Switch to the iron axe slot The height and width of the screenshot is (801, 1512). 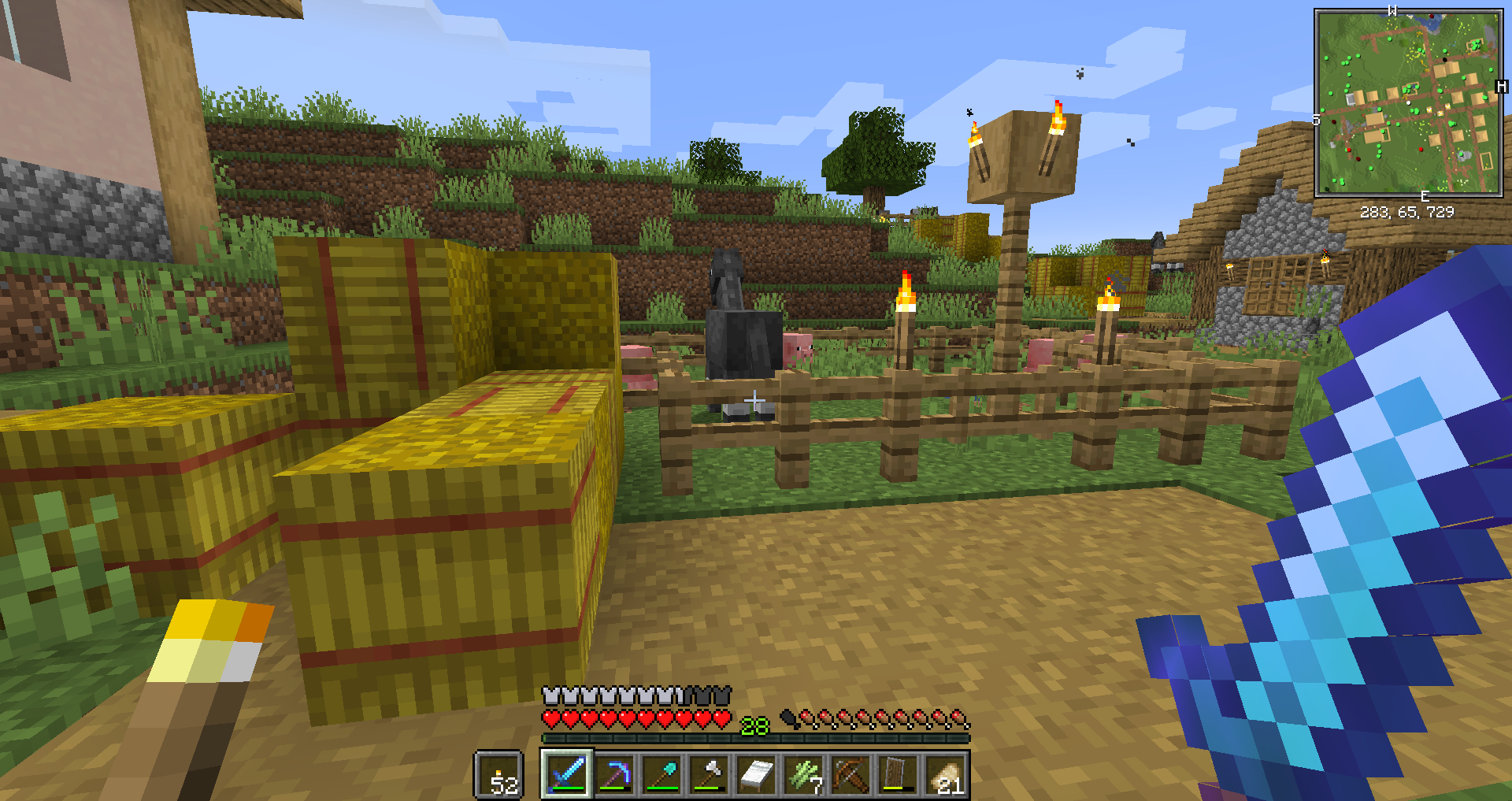pyautogui.click(x=709, y=774)
